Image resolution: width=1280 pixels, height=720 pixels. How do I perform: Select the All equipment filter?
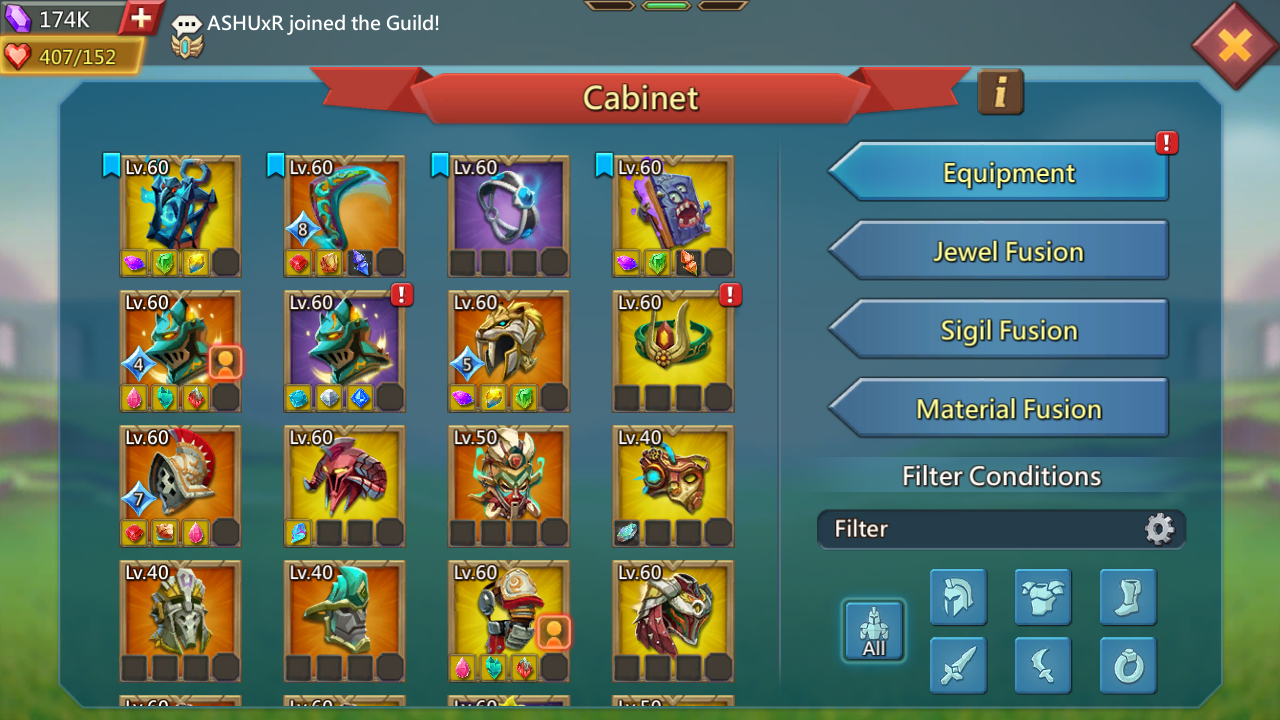[874, 631]
